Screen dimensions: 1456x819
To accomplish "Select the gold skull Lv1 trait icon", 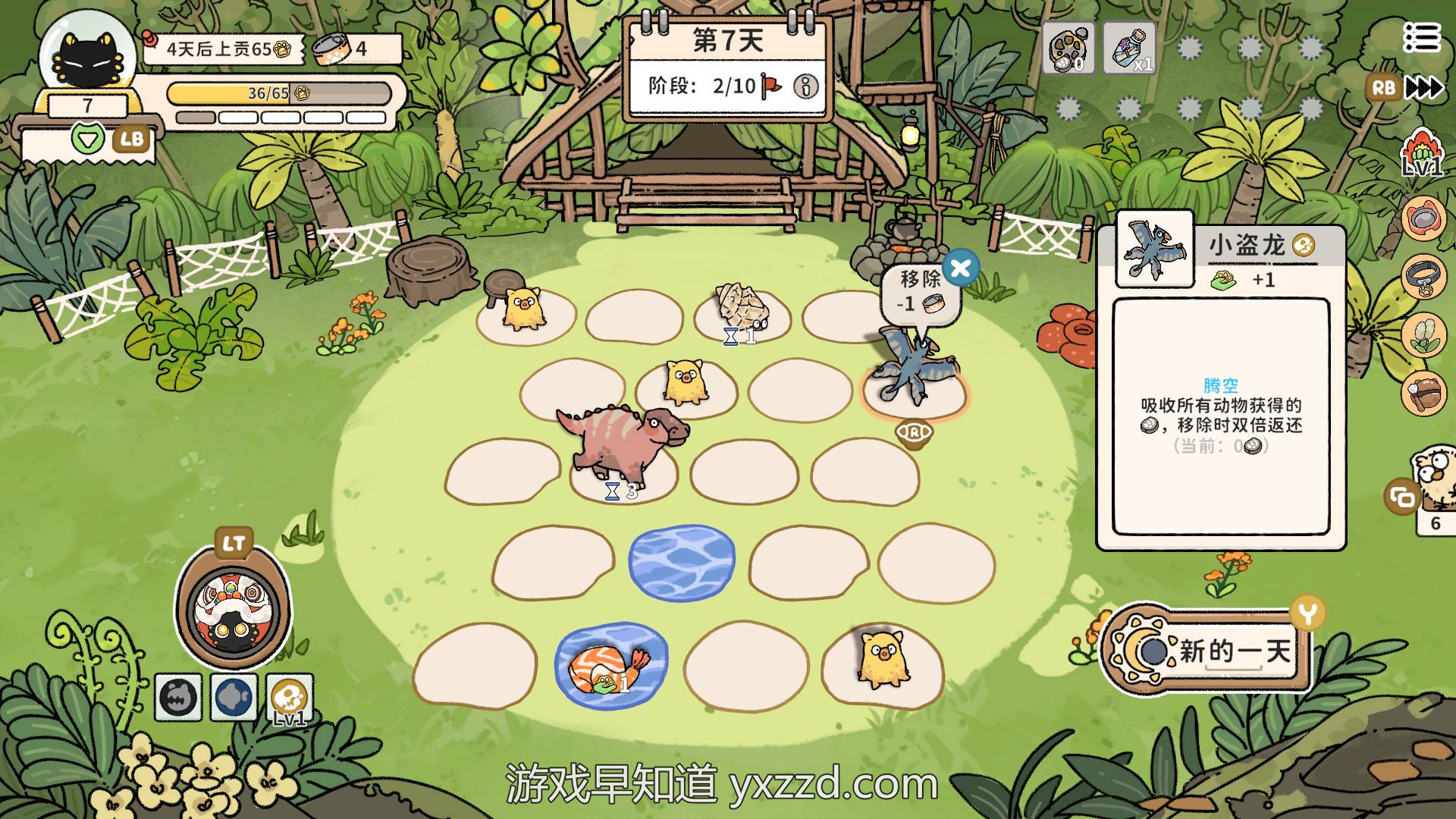I will (290, 697).
